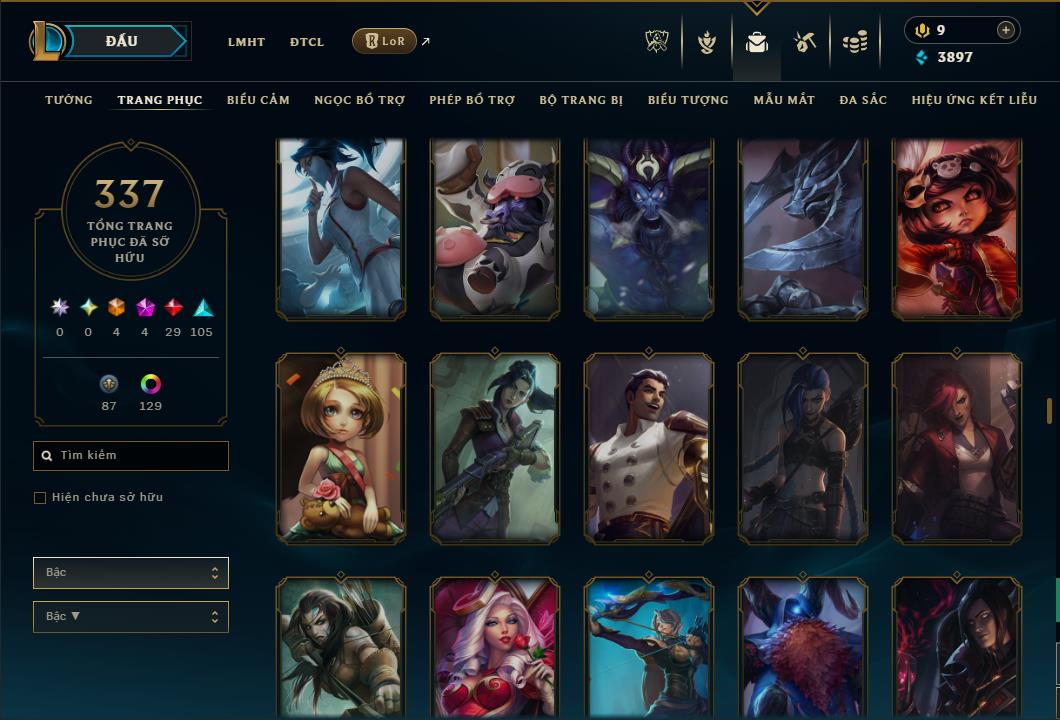Select the cow-costume Alistar skin card
1060x720 pixels.
(495, 229)
